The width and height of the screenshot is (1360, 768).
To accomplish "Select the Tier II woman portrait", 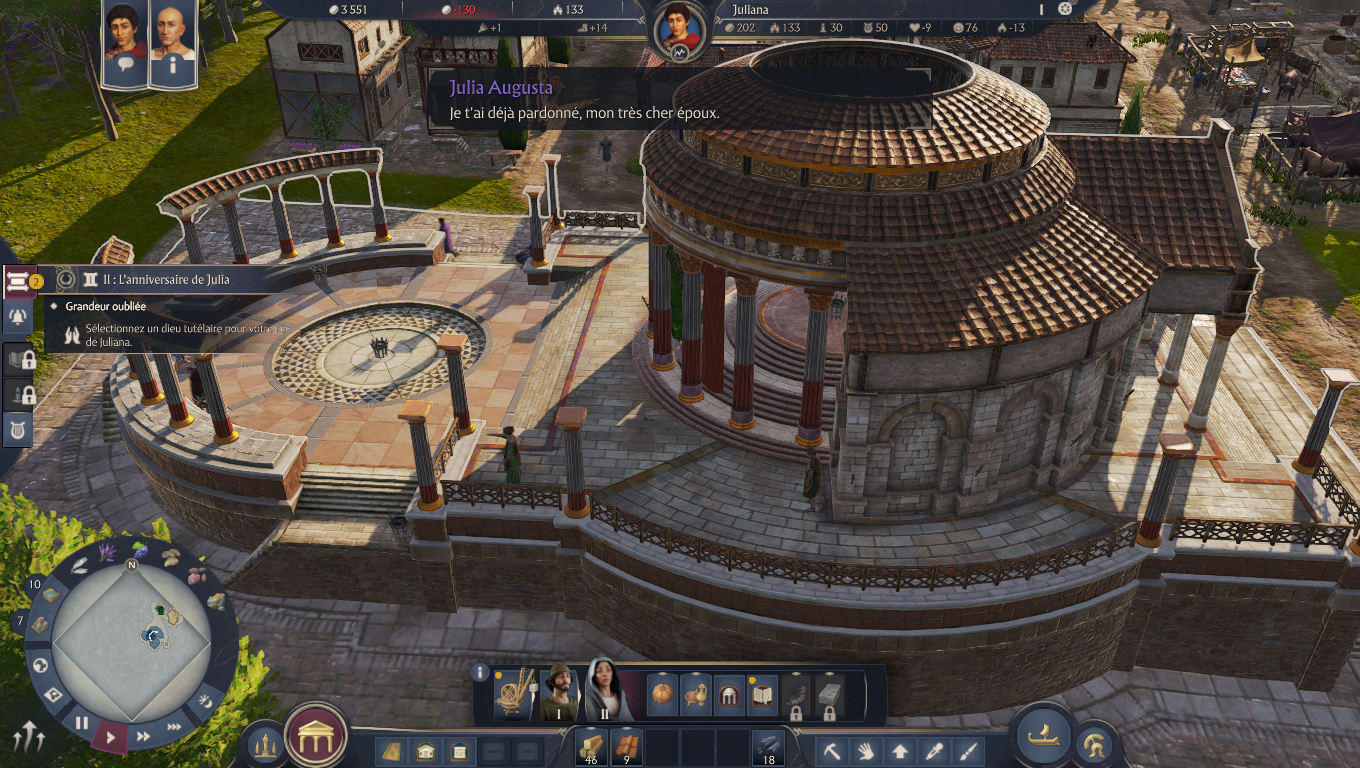I will [604, 690].
